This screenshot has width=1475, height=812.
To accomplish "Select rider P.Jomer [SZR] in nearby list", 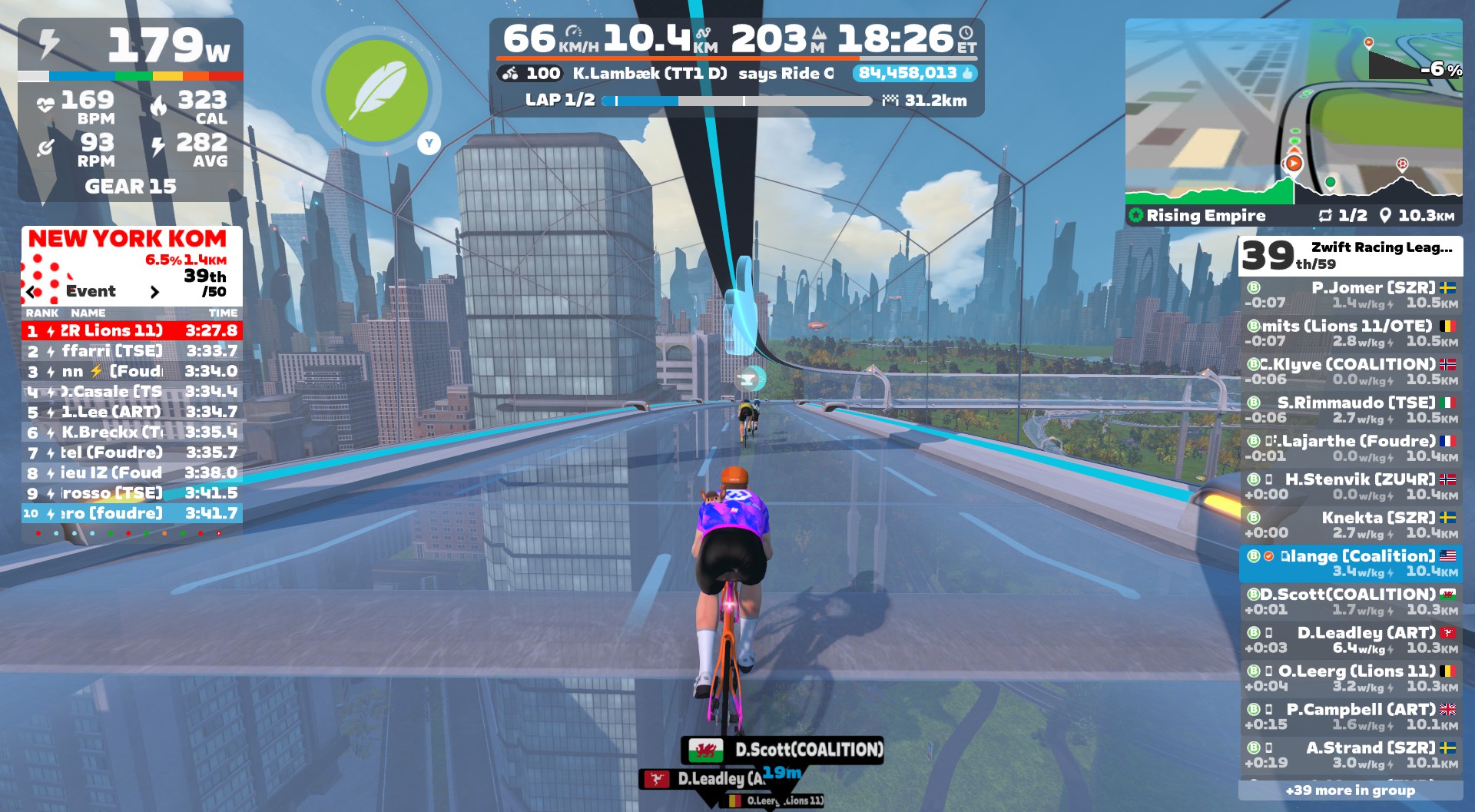I will [1351, 295].
